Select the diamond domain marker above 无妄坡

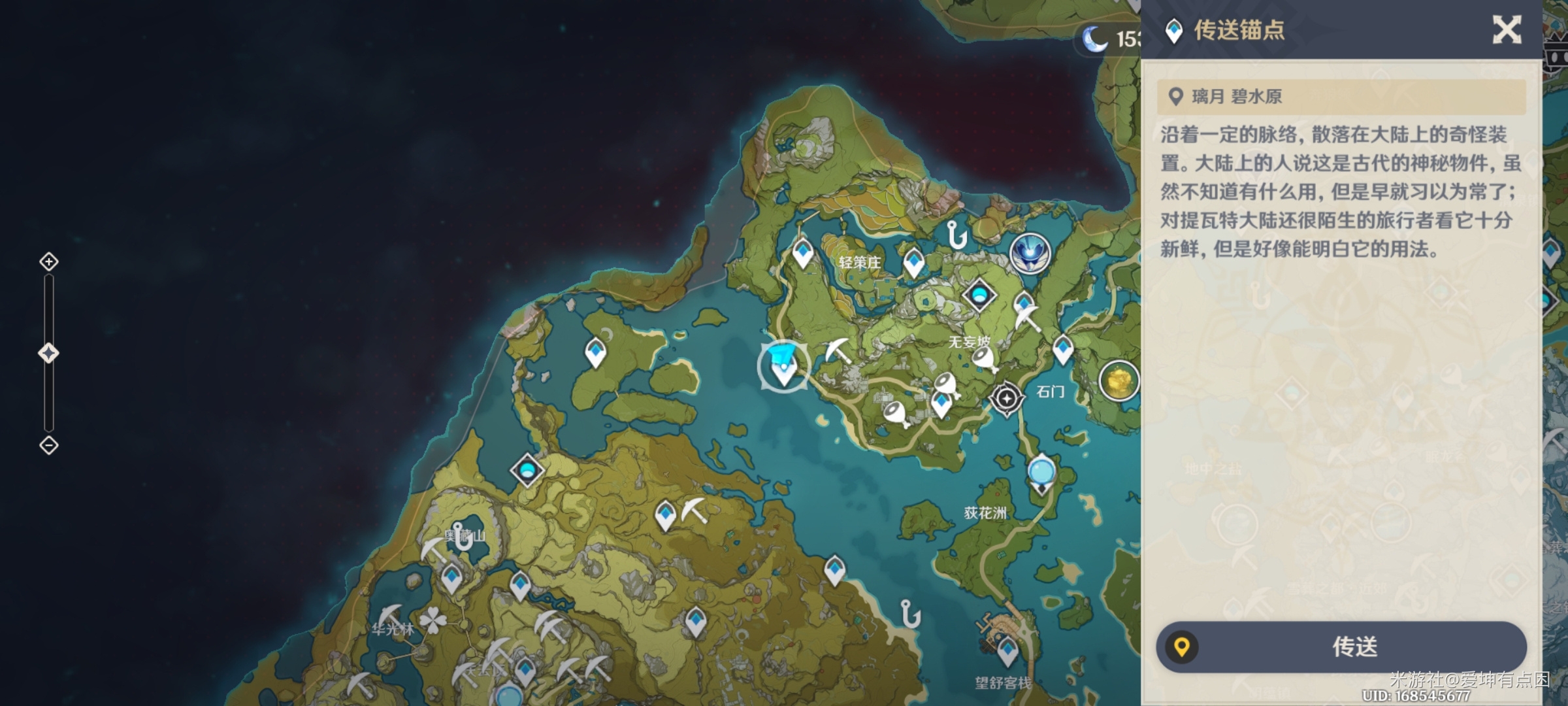[979, 295]
